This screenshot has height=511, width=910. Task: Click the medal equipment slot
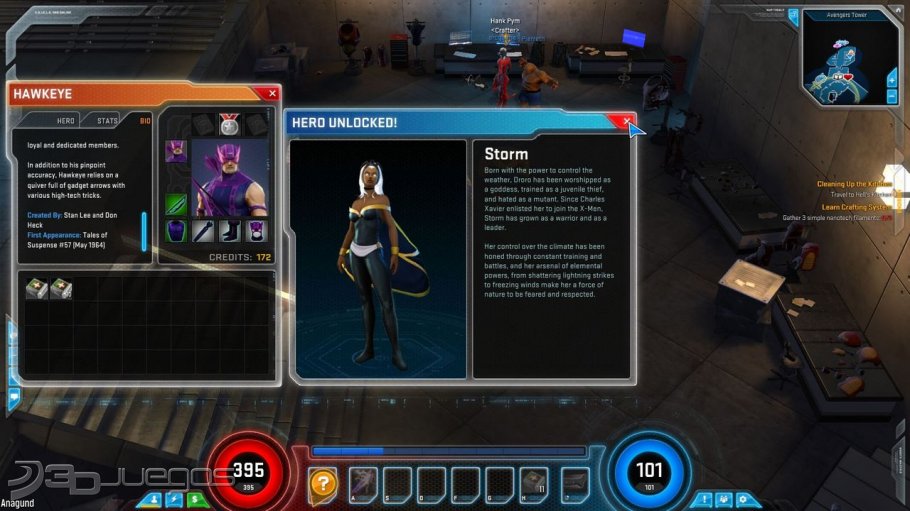[x=229, y=123]
